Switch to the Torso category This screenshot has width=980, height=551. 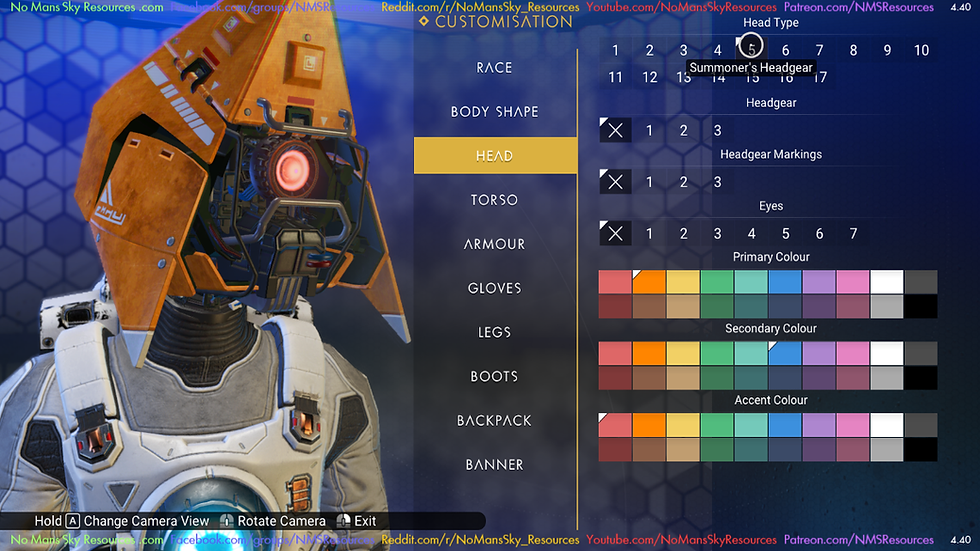pyautogui.click(x=495, y=200)
